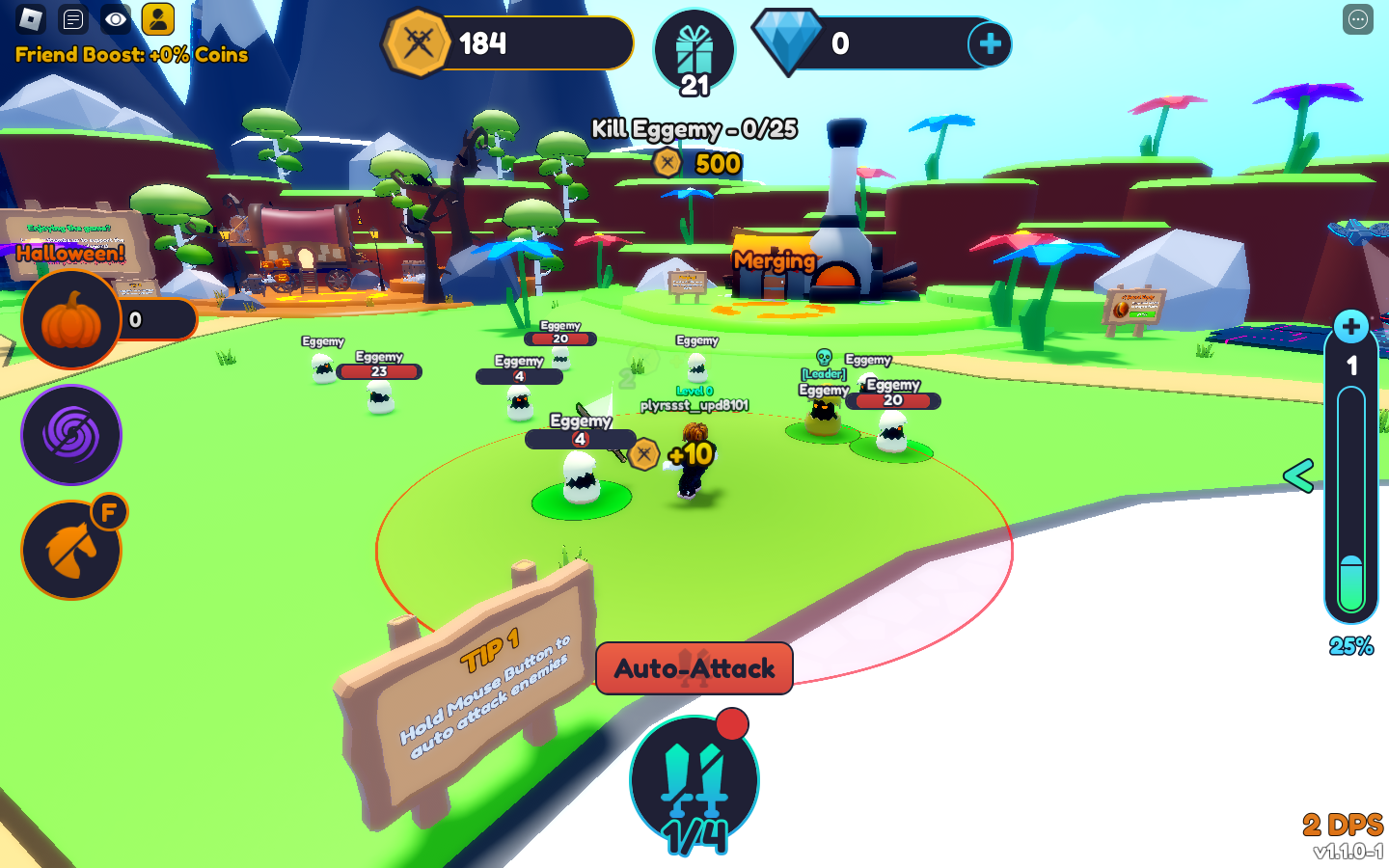Toggle the eye visibility icon
Viewport: 1389px width, 868px height.
pyautogui.click(x=116, y=18)
